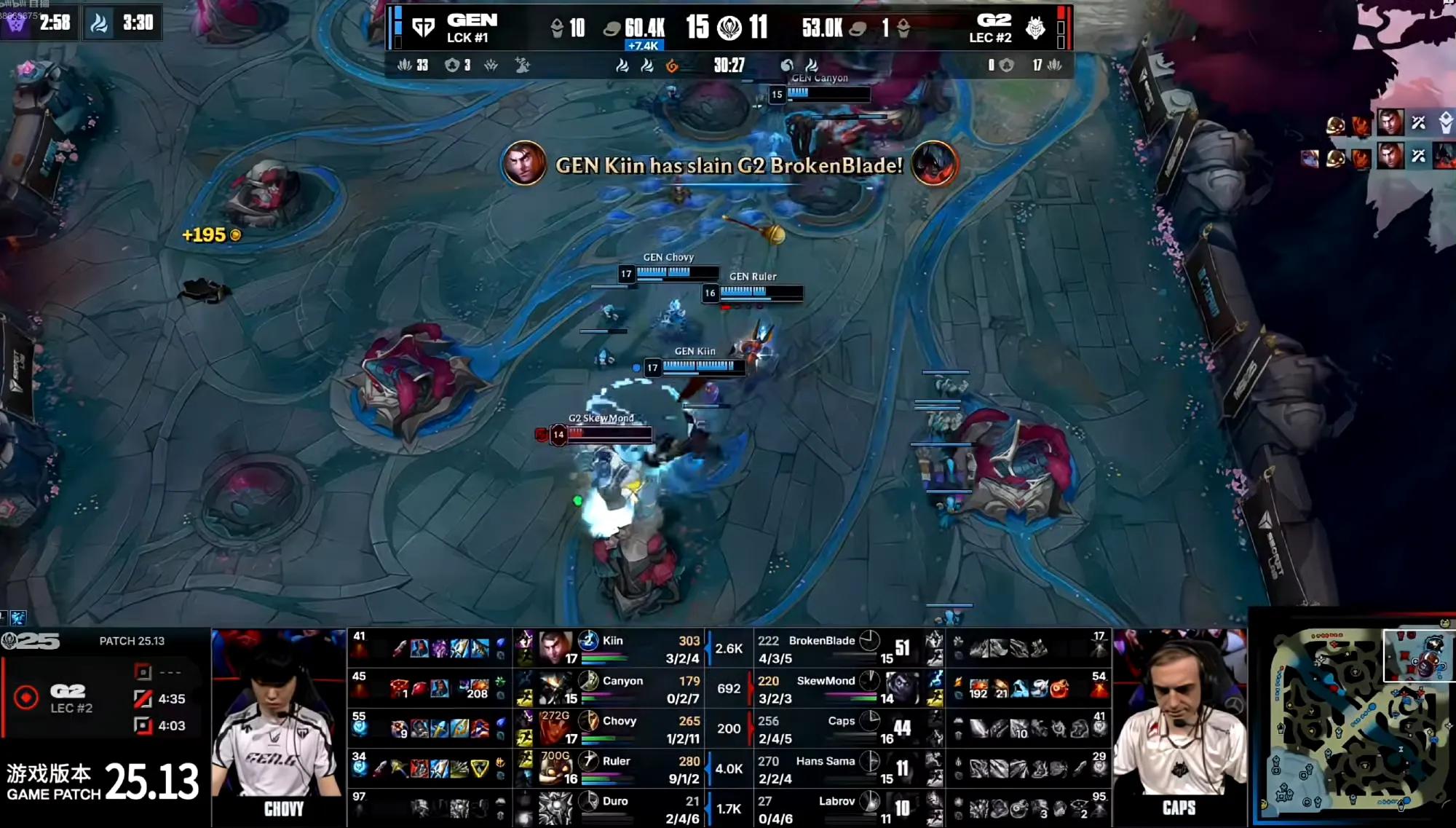Select BrokenBlade's scoreboard row
The height and width of the screenshot is (828, 1456).
(821, 648)
